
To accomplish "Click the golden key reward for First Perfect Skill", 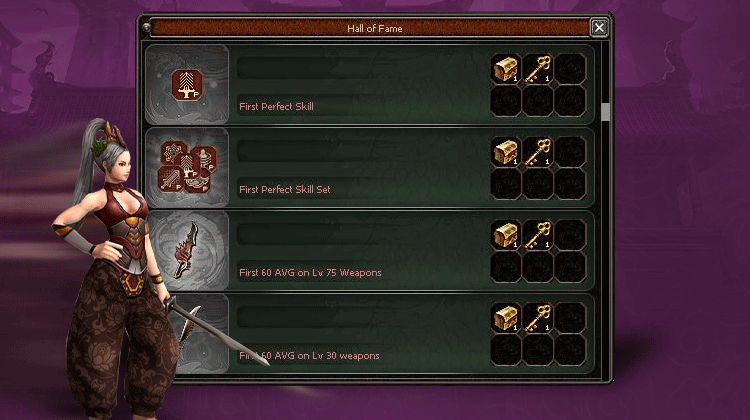I will point(539,68).
